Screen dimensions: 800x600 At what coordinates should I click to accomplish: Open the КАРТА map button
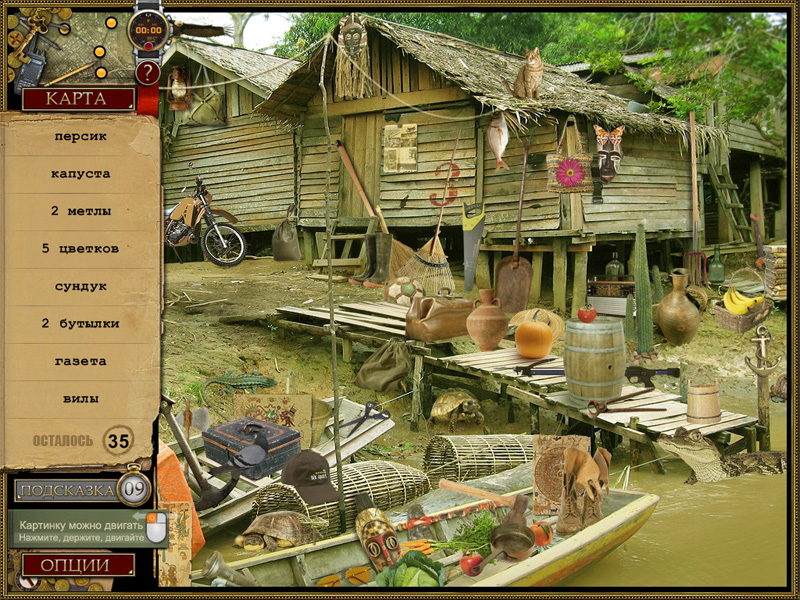tap(78, 99)
